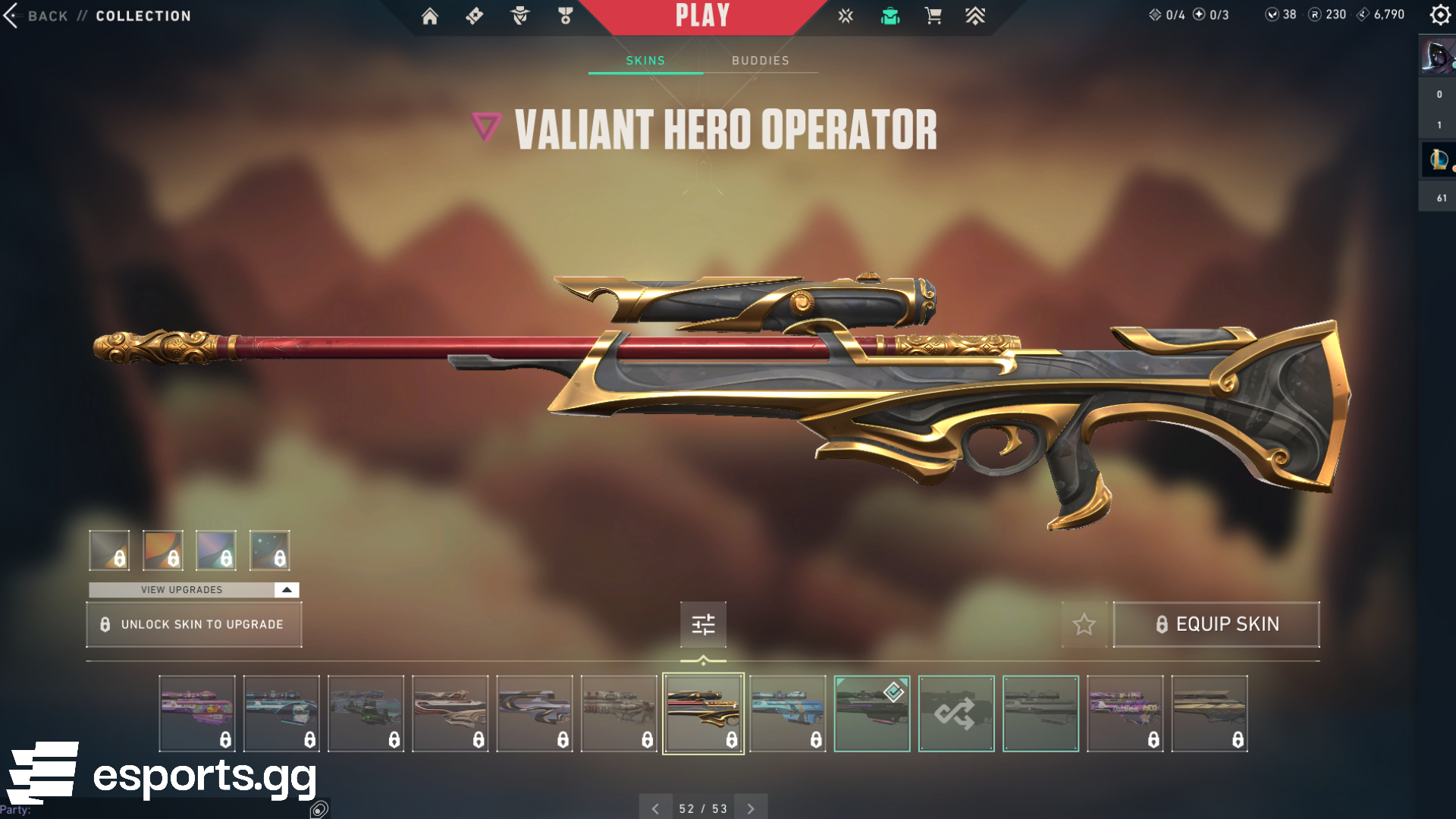Click the Equip Skin button
Viewport: 1456px width, 819px height.
coord(1216,624)
